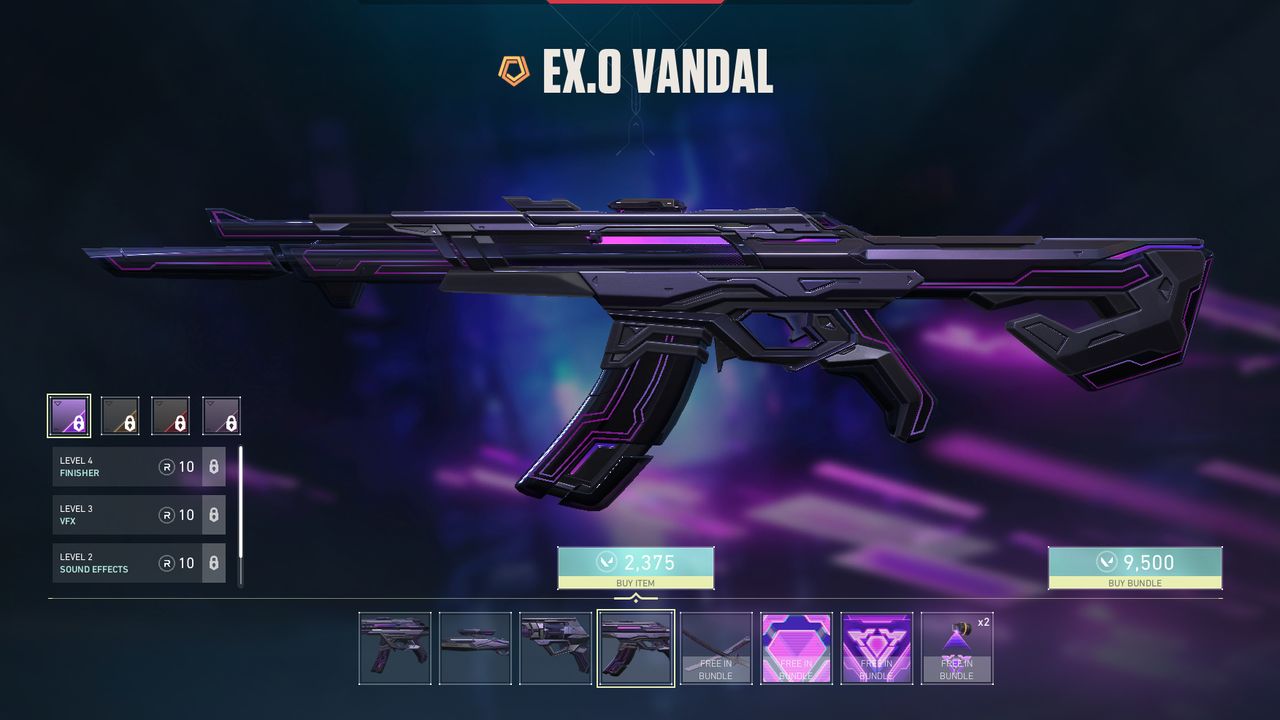Expand the skin details chevron above Buy Item
Screen dimensions: 1280x720
tap(637, 597)
